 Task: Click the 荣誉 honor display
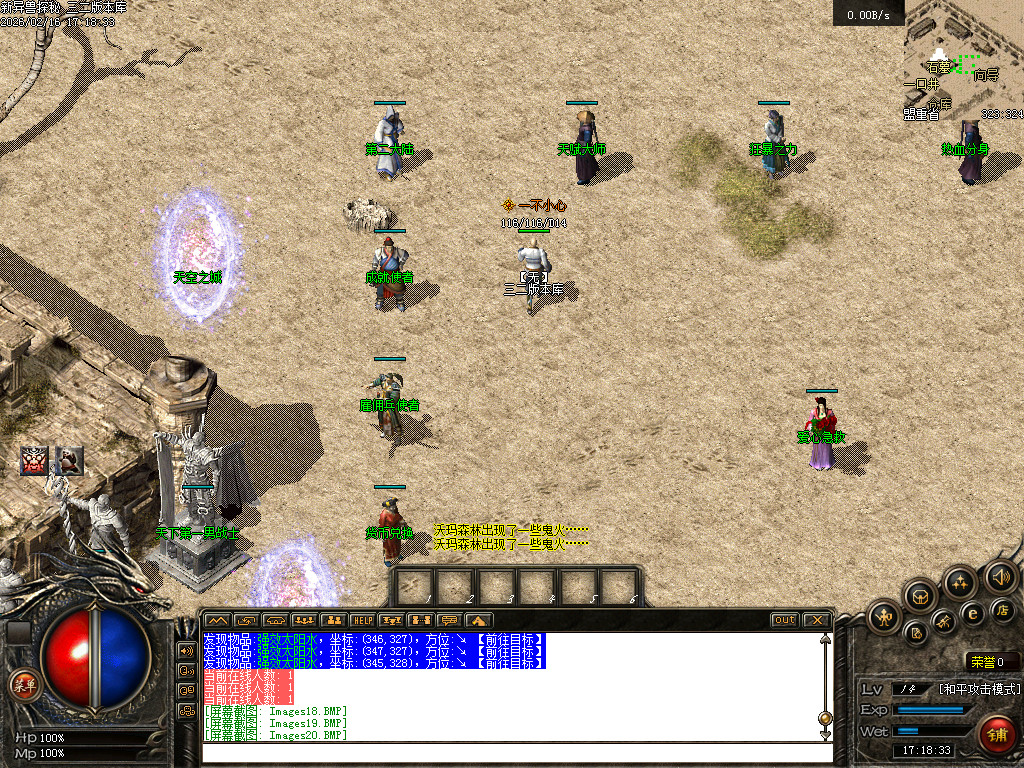pos(992,662)
